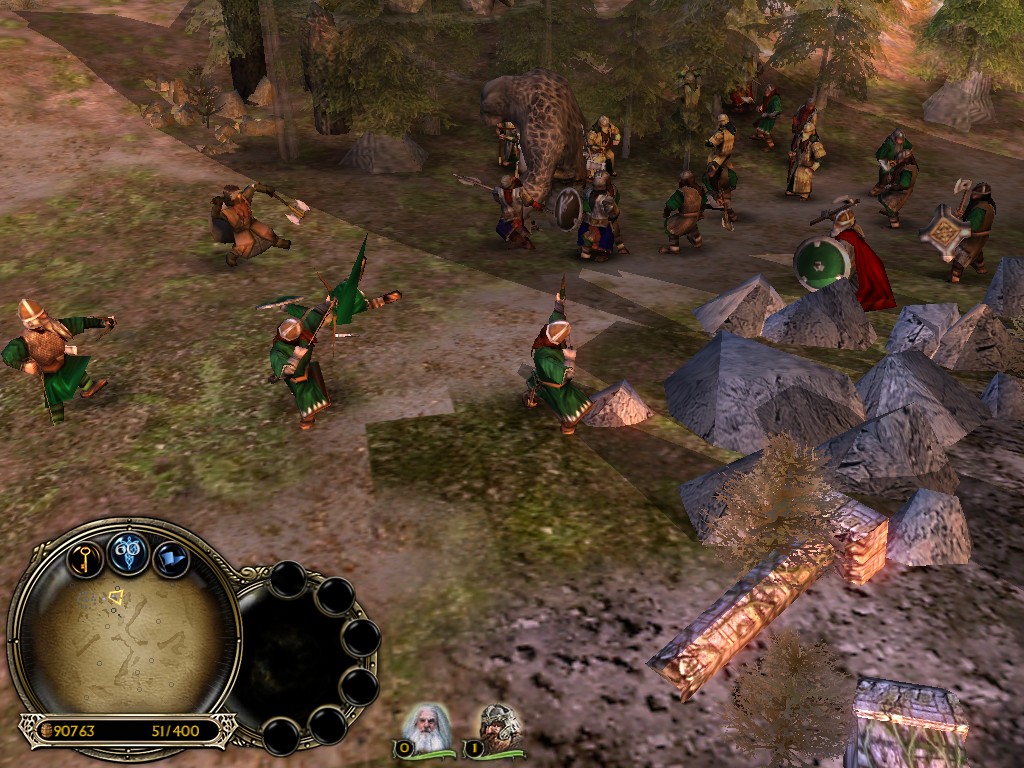Click the blue flag objectives button
The image size is (1024, 768).
tap(171, 558)
